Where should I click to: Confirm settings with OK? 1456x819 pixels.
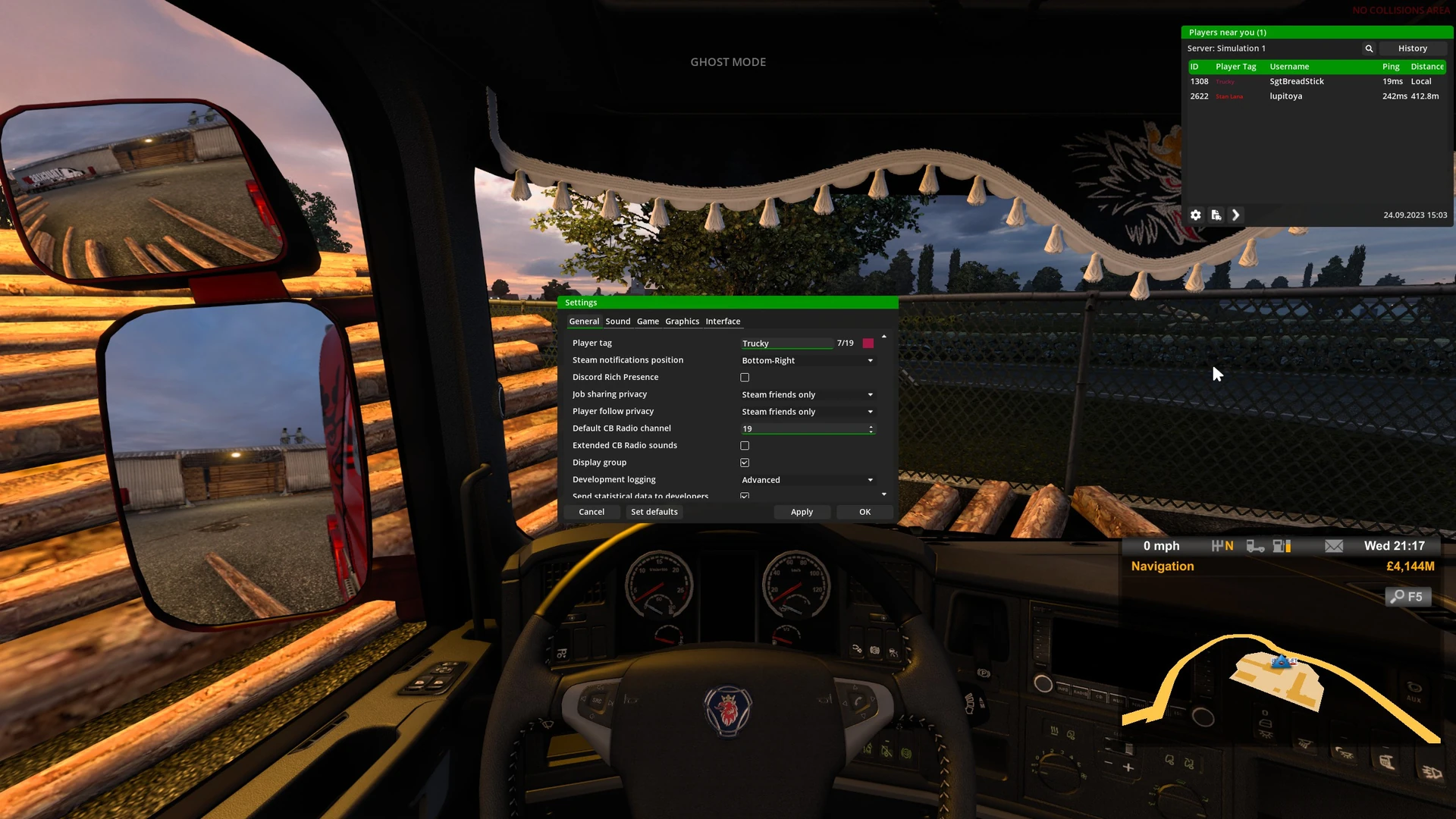(x=864, y=512)
